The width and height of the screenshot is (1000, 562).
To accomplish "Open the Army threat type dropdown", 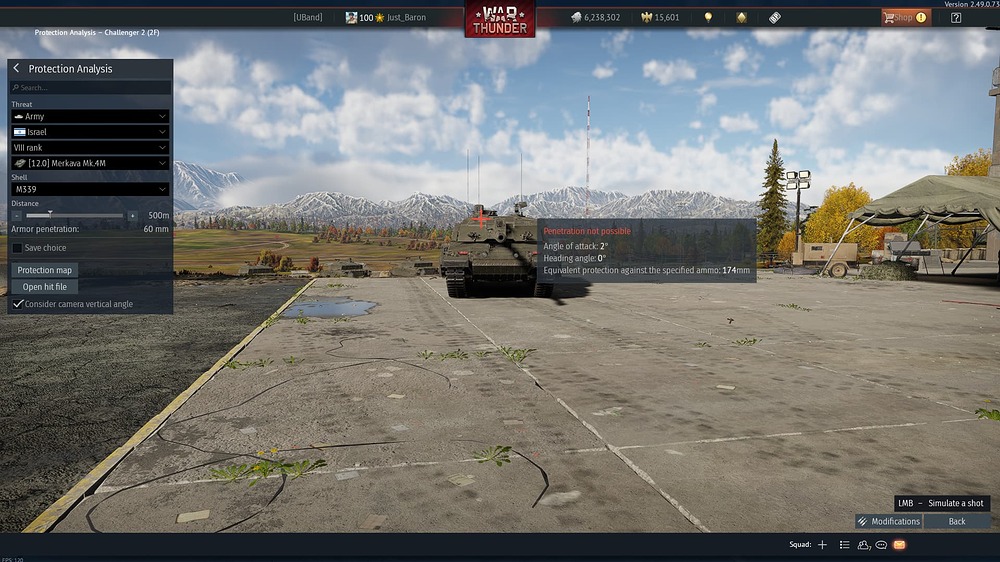I will tap(90, 117).
